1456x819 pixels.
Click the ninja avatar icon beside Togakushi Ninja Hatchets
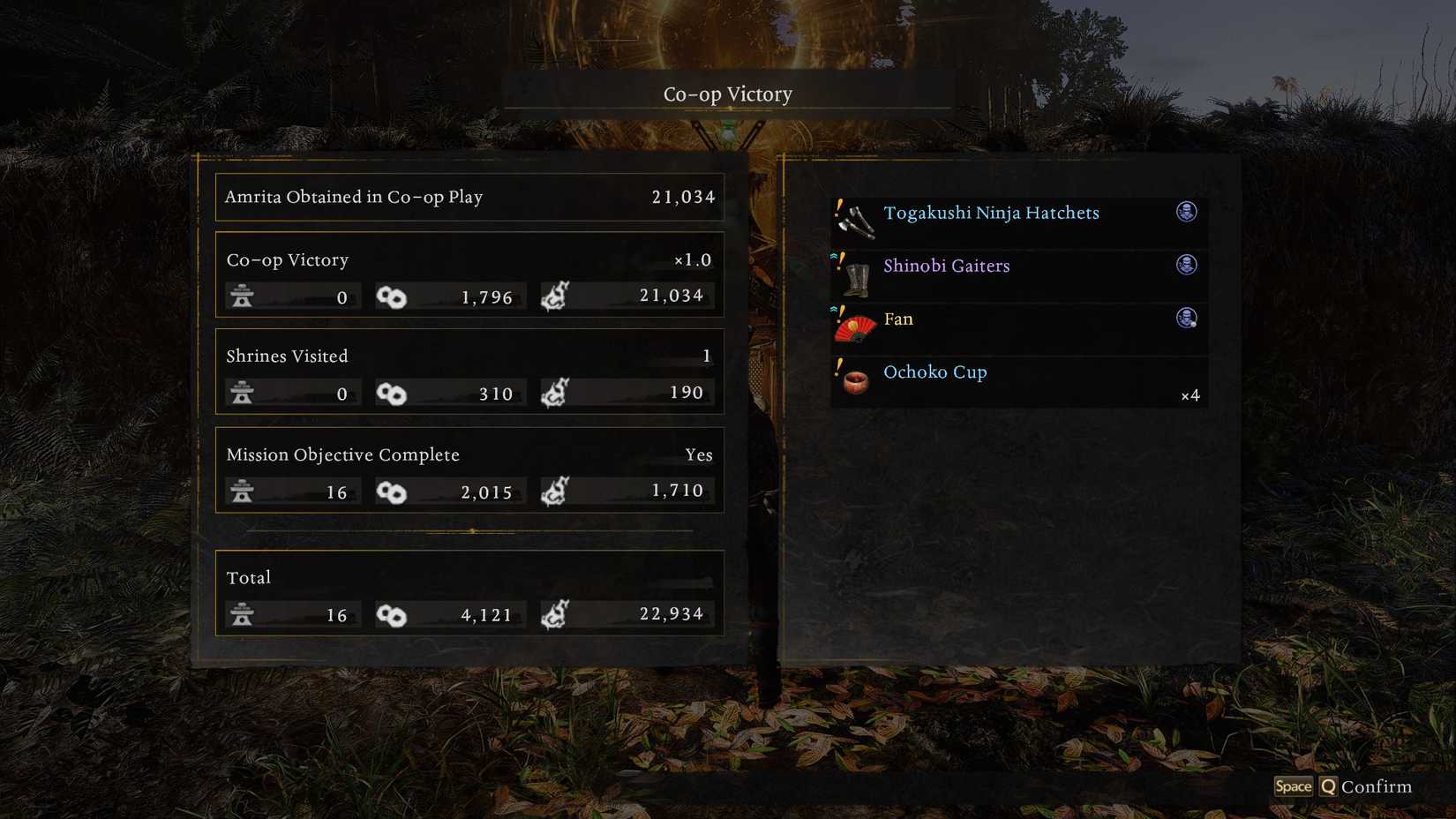tap(1187, 213)
